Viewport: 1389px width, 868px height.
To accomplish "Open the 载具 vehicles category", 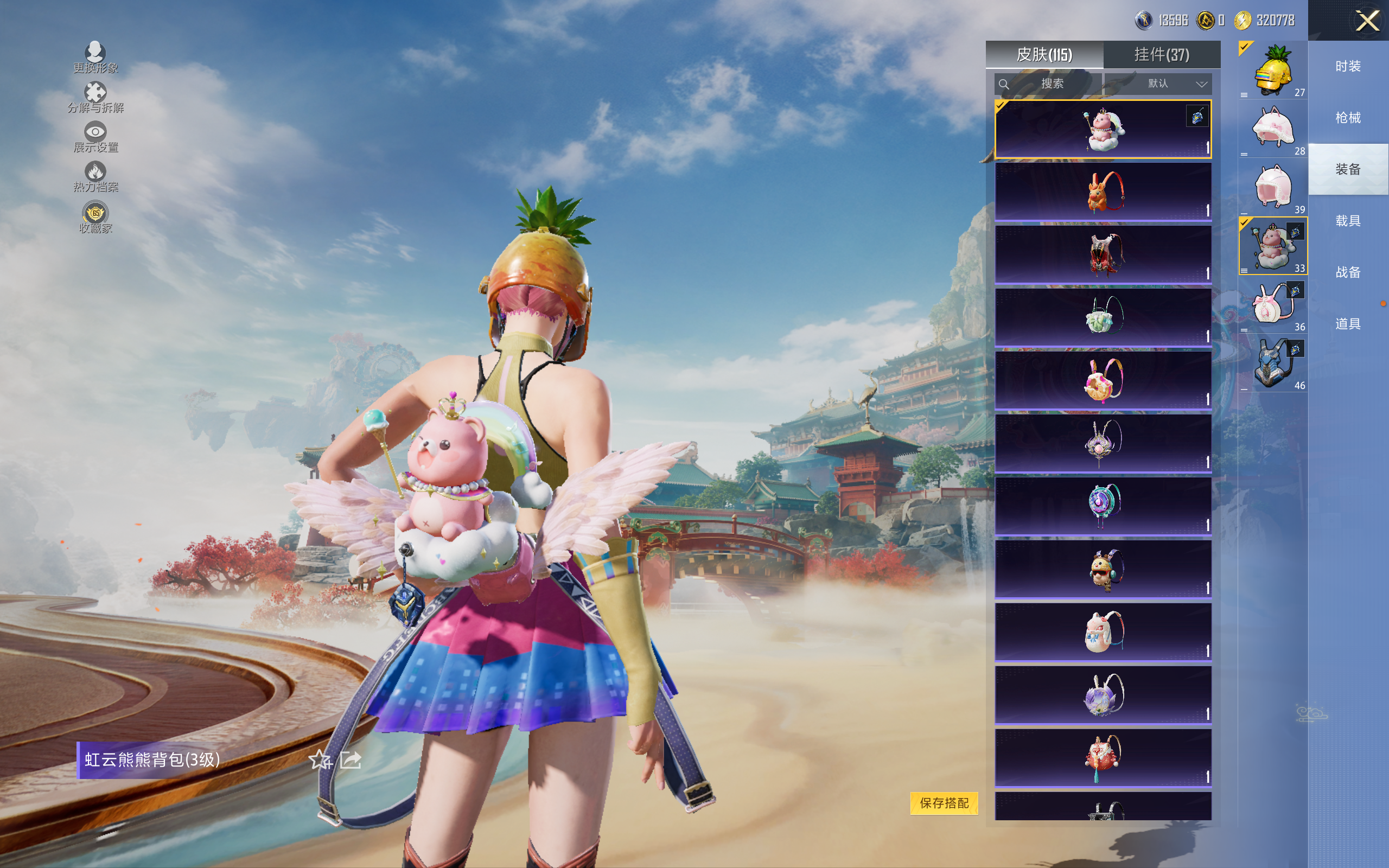I will pyautogui.click(x=1348, y=221).
